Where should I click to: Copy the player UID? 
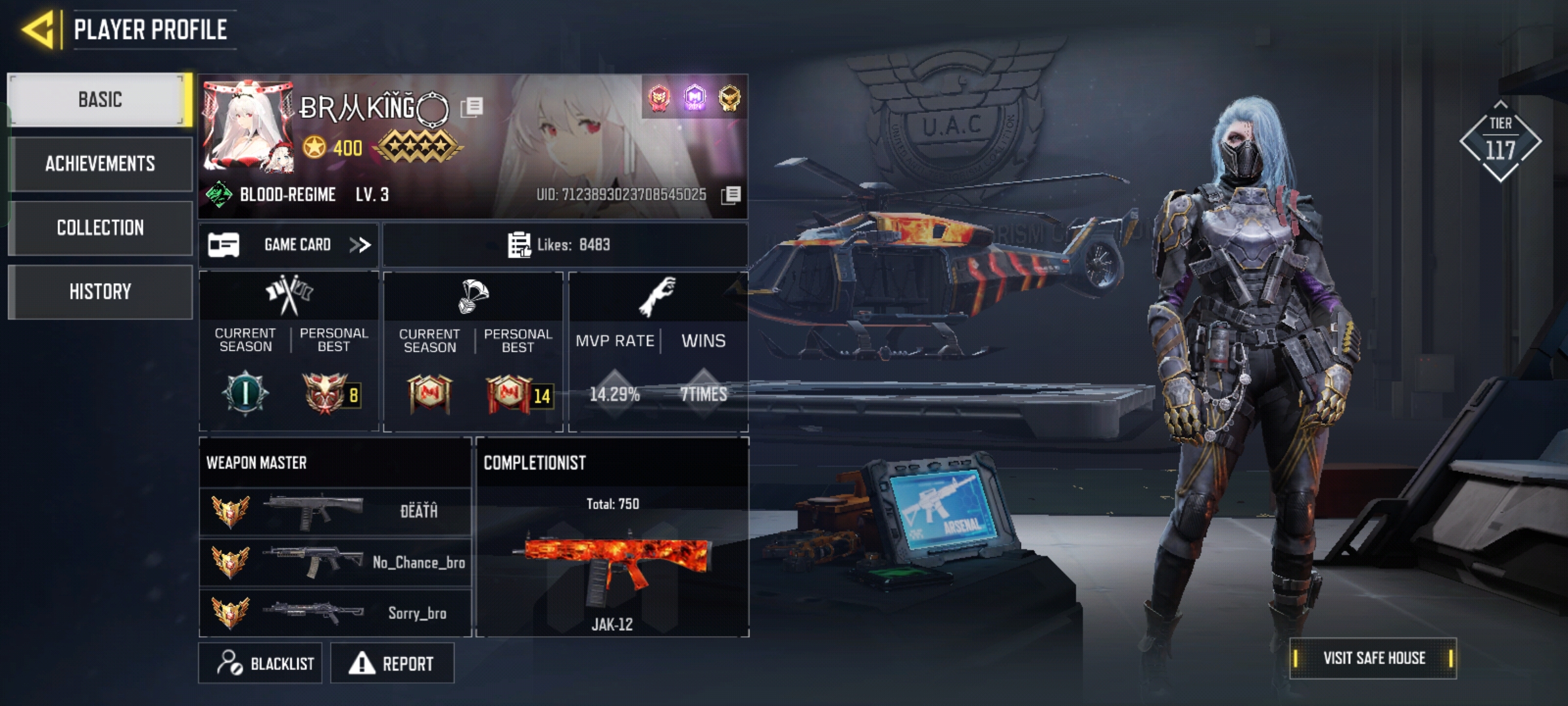pyautogui.click(x=731, y=195)
